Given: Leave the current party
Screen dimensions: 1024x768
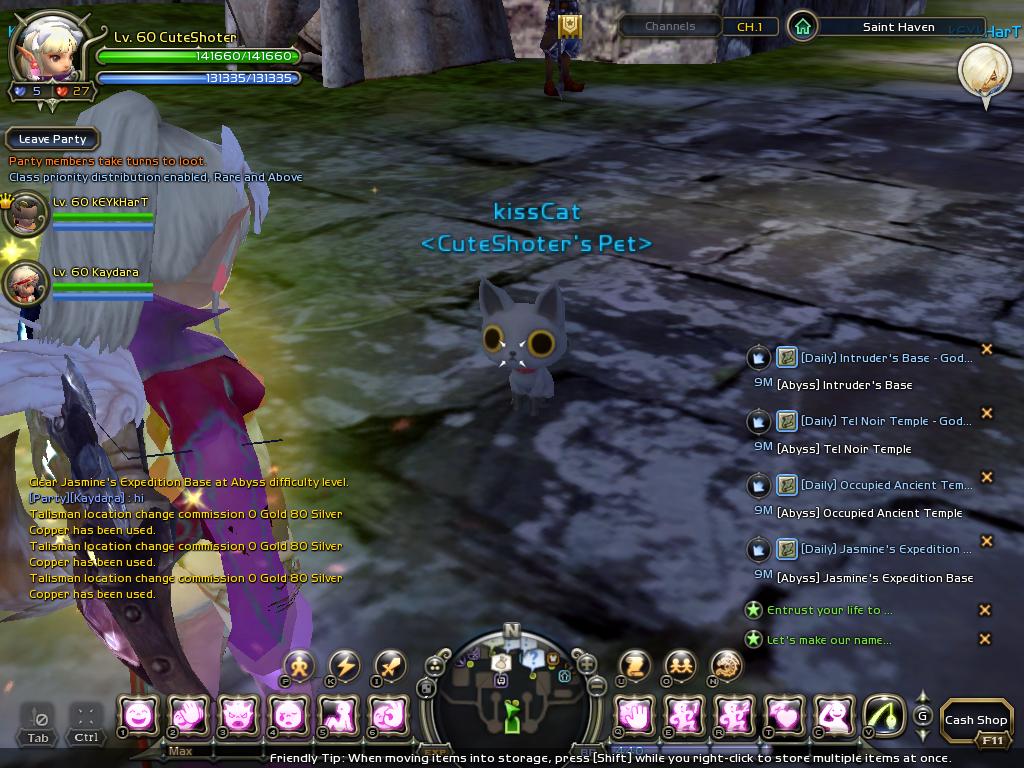Looking at the screenshot, I should pos(53,139).
